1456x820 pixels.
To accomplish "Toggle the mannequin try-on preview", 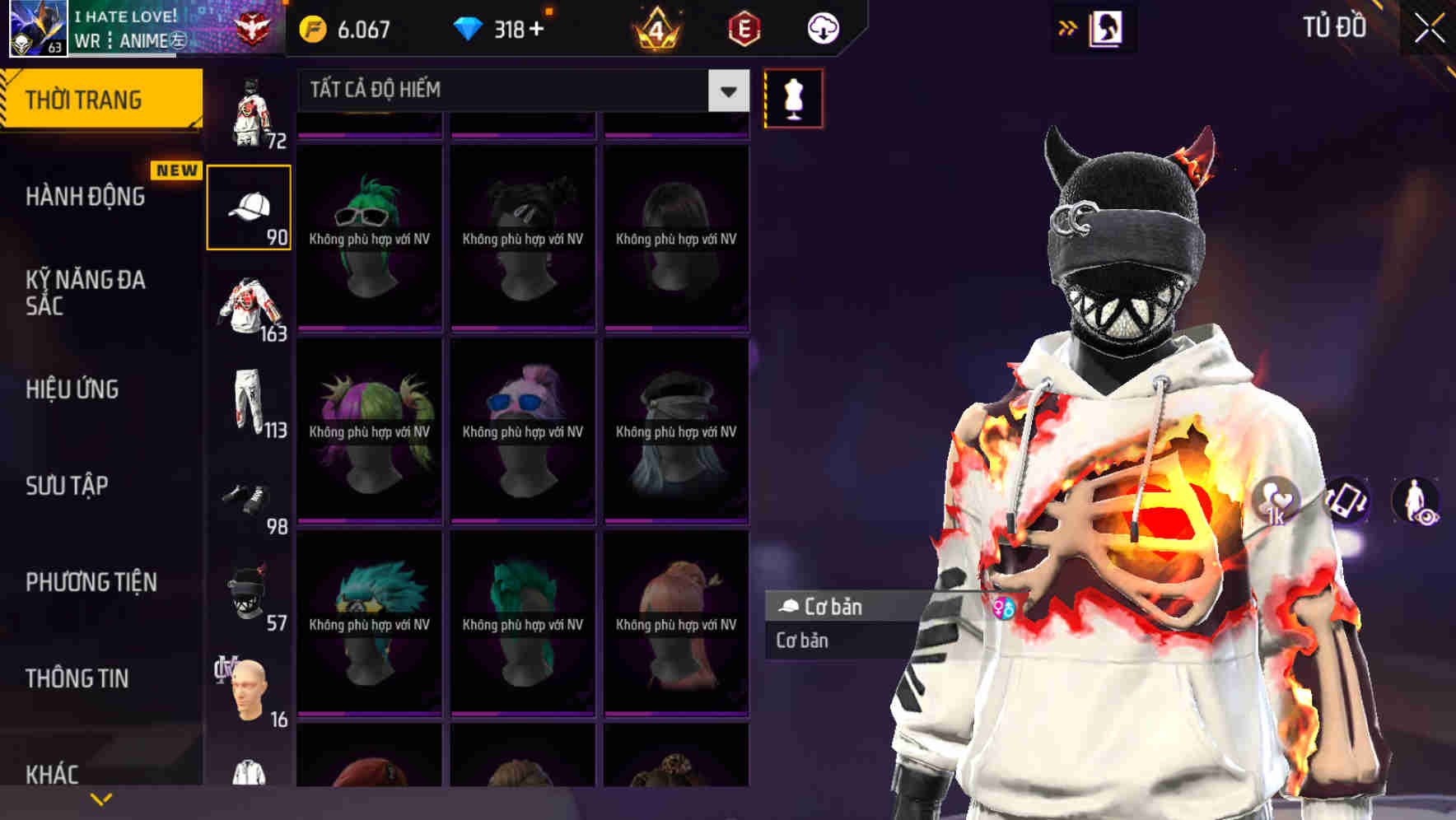I will tap(794, 98).
